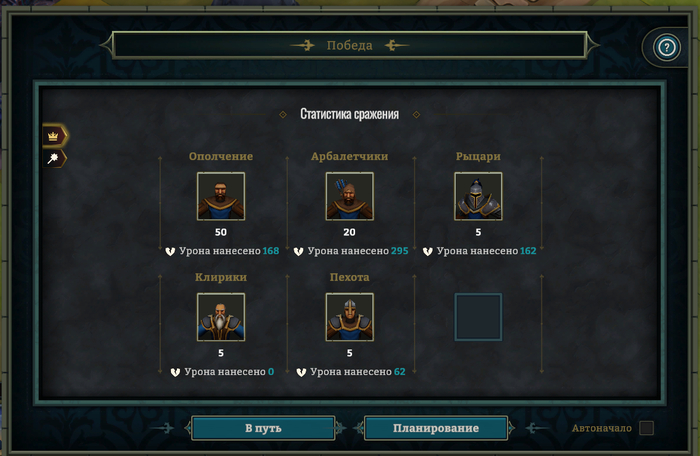The image size is (700, 456).
Task: Click the "В путь" button
Action: 263,428
